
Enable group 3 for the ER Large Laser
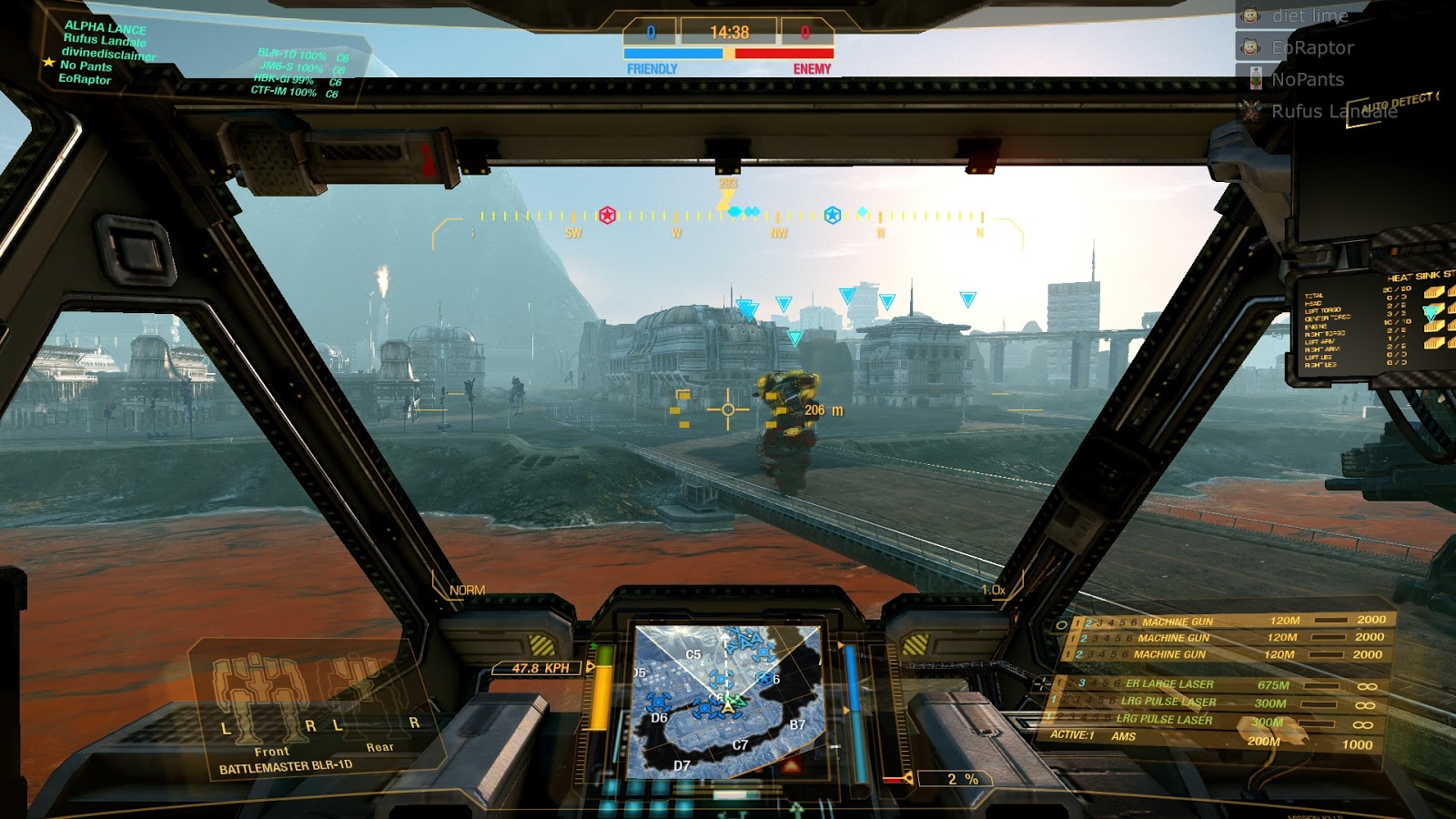[x=1083, y=682]
